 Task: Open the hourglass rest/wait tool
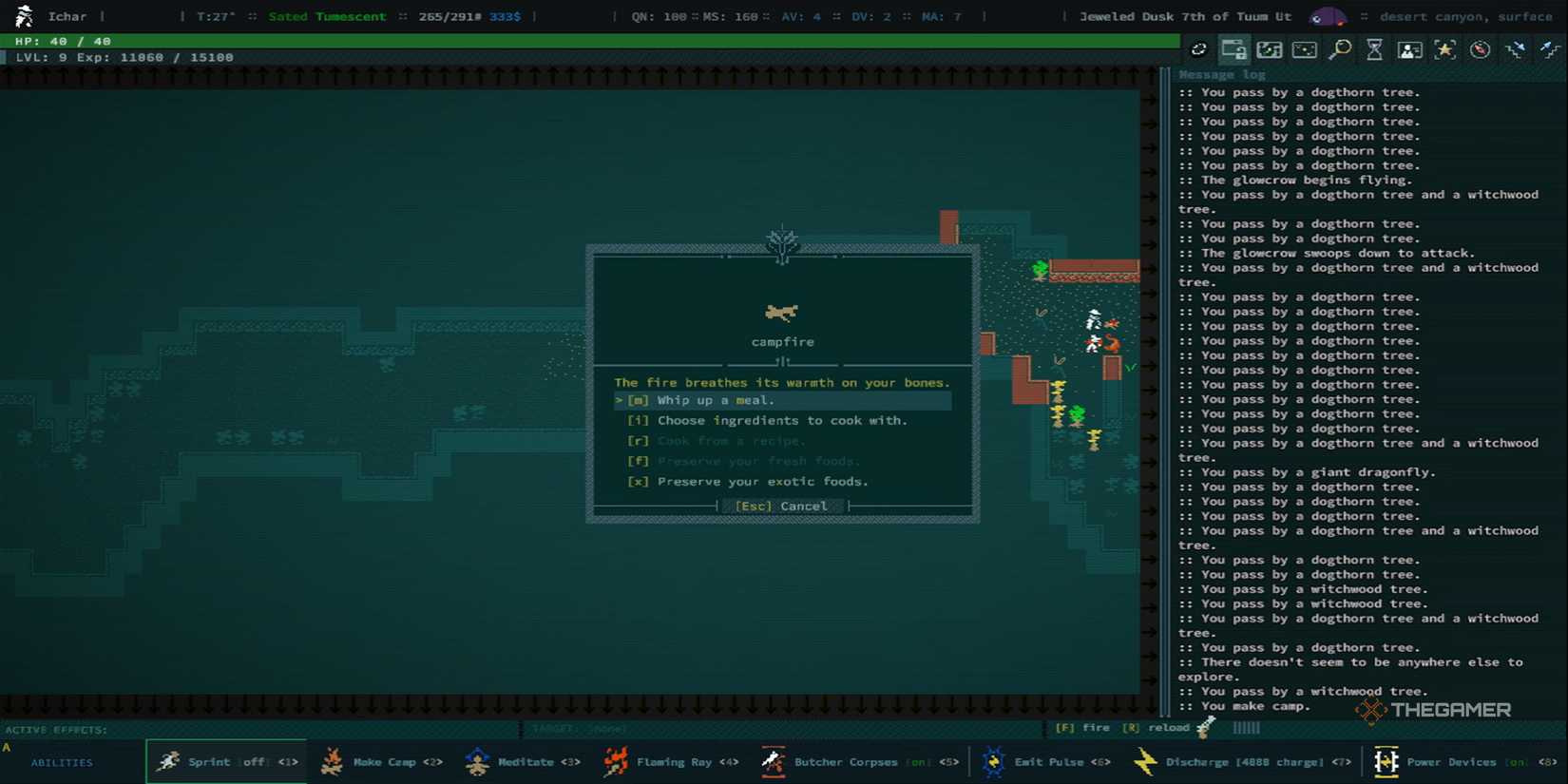pos(1374,49)
